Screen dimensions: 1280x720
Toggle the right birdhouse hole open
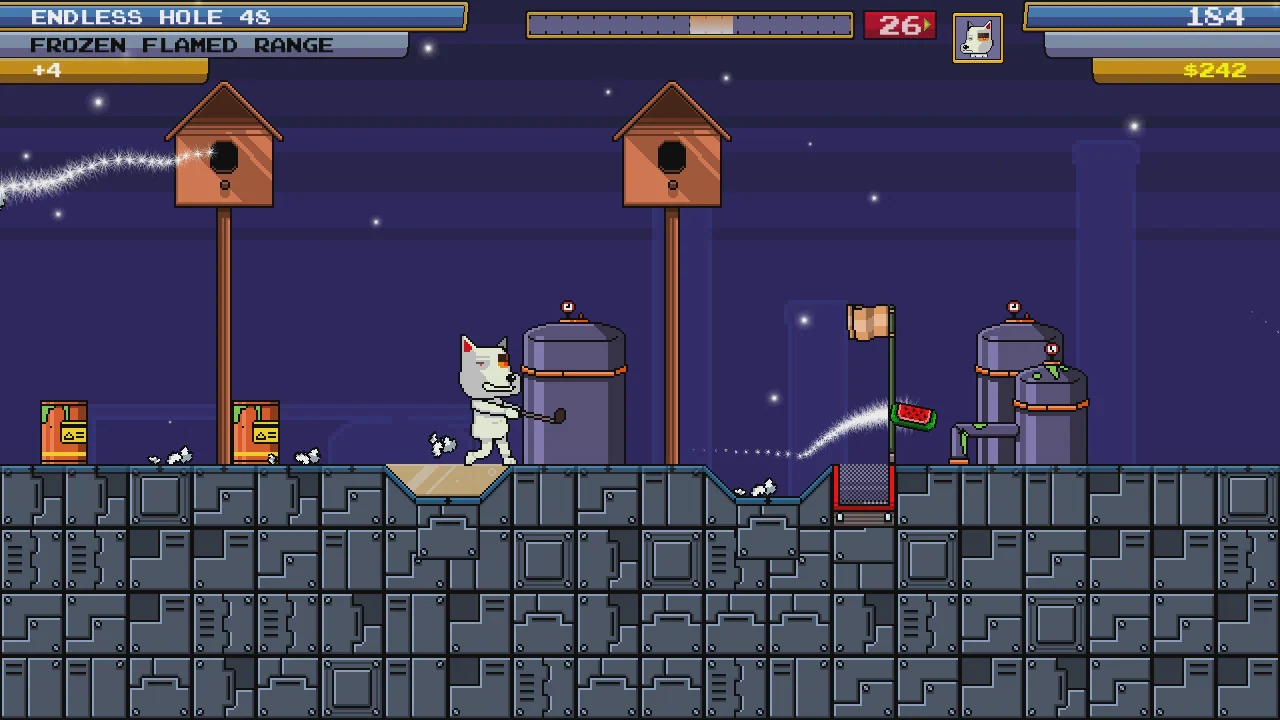tap(670, 158)
